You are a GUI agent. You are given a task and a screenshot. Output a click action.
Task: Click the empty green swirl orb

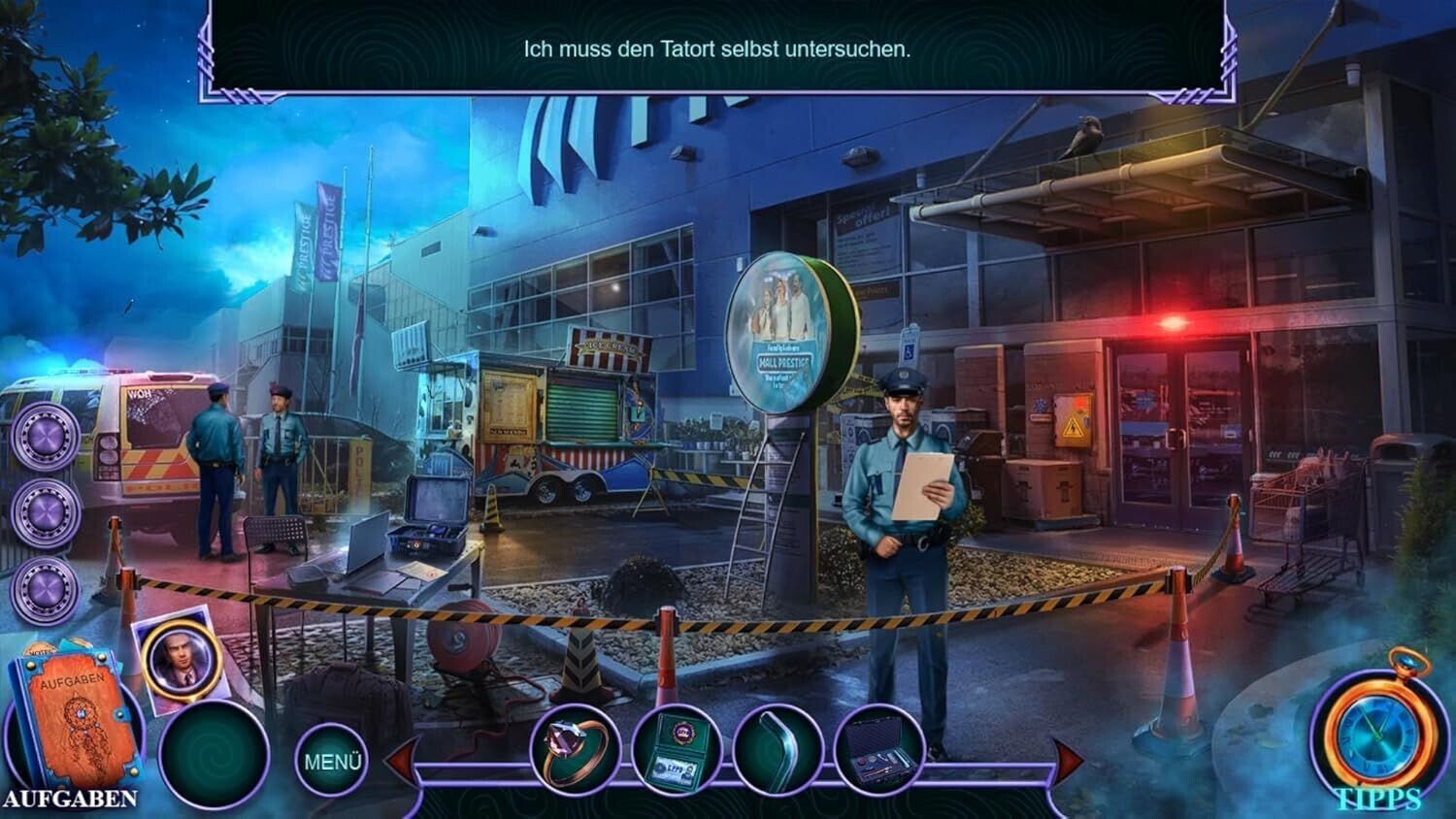214,755
